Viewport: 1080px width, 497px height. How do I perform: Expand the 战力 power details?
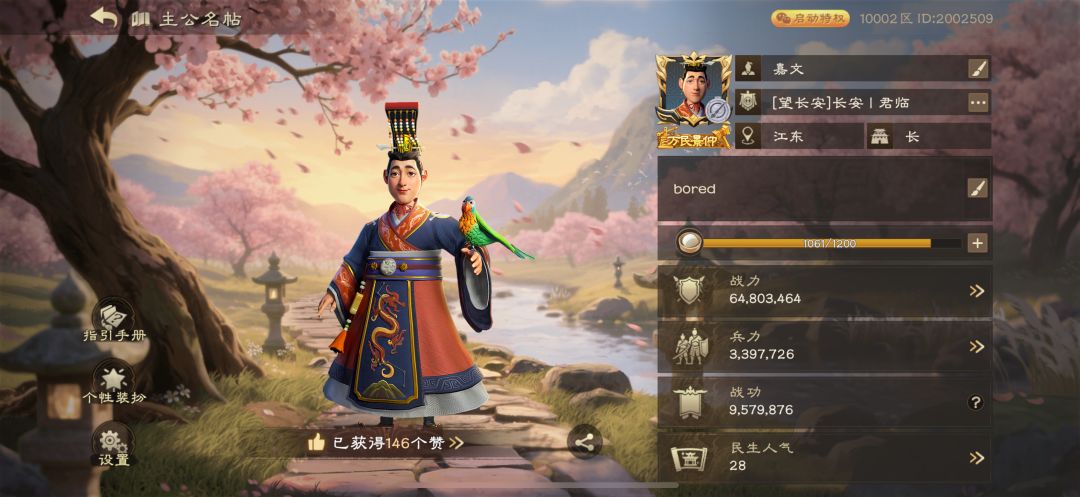[x=977, y=291]
